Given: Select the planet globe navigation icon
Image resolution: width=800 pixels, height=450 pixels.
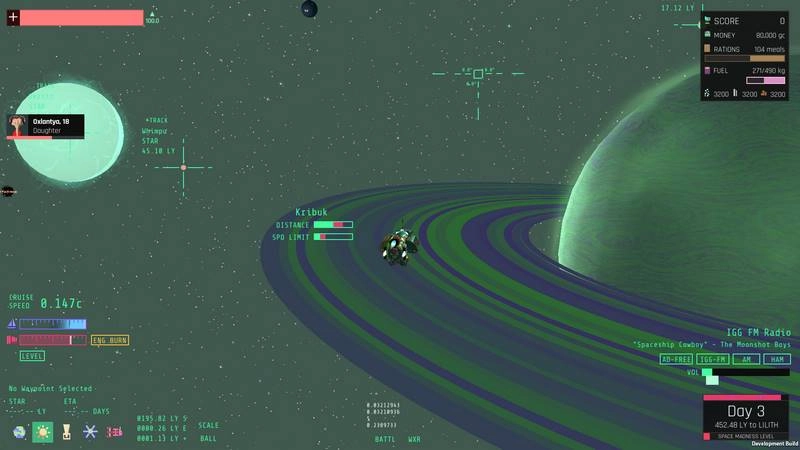Looking at the screenshot, I should click(x=19, y=432).
